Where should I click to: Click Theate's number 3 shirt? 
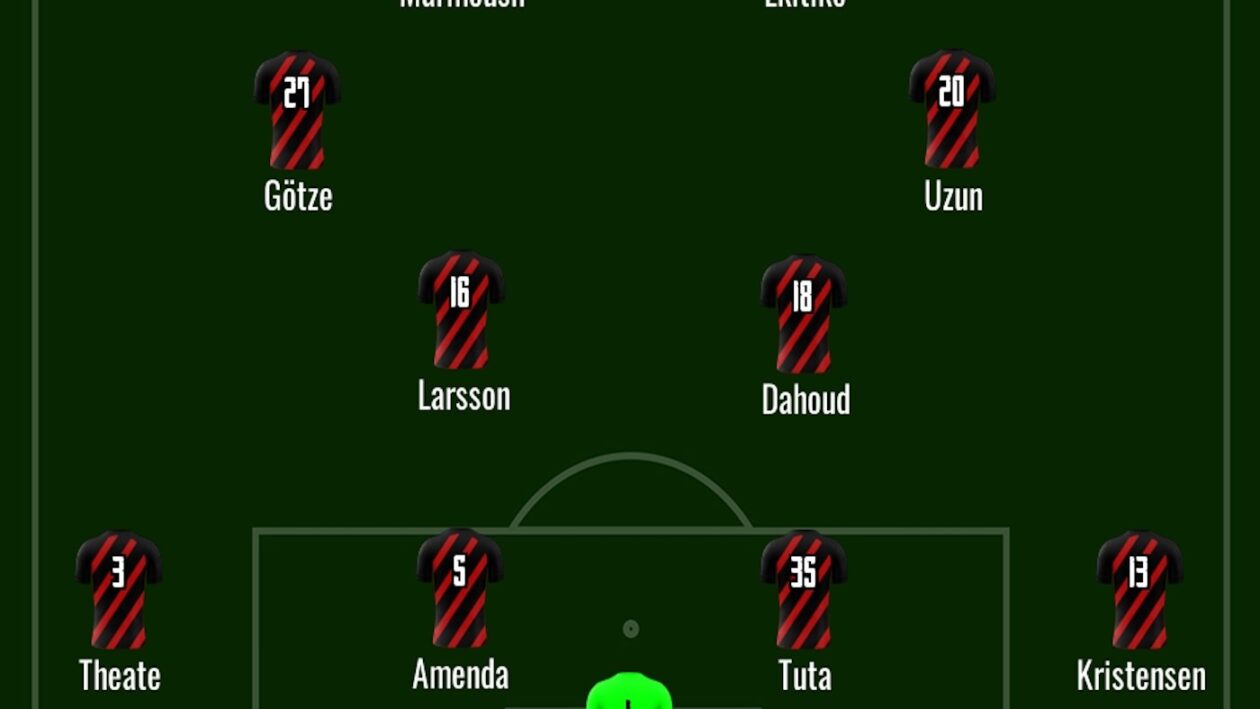coord(119,590)
